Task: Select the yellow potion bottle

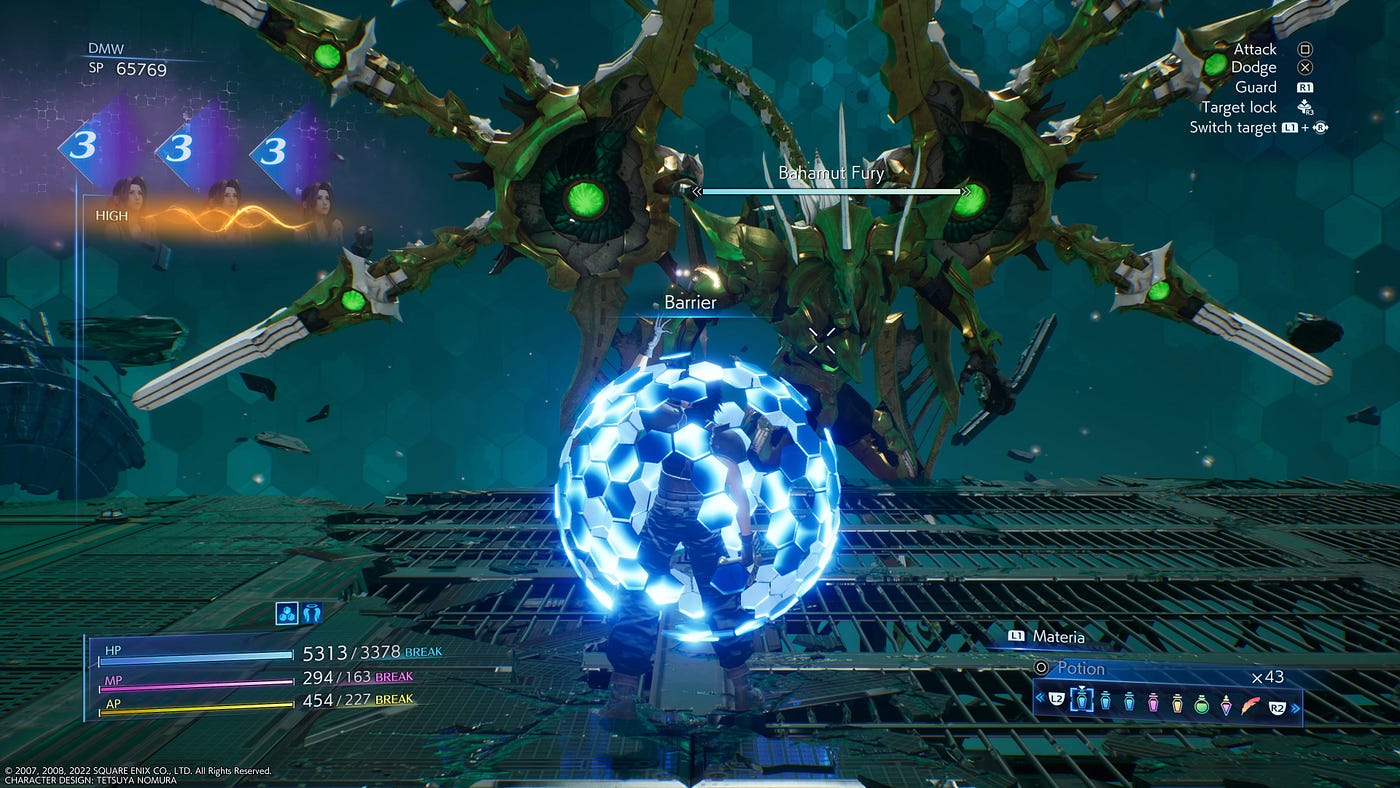Action: click(x=1177, y=703)
